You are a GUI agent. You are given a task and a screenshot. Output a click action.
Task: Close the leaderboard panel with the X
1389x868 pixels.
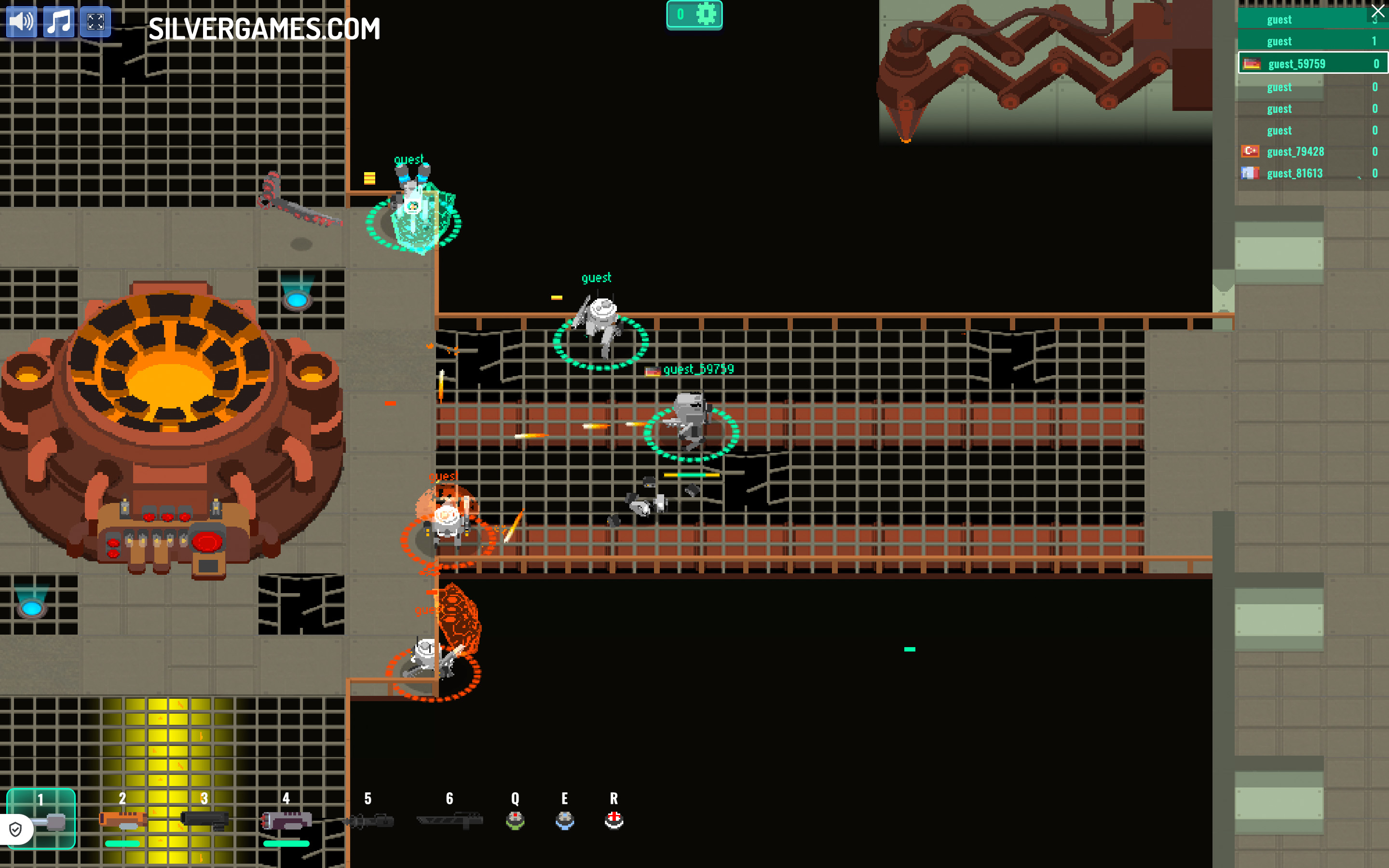pyautogui.click(x=1377, y=11)
